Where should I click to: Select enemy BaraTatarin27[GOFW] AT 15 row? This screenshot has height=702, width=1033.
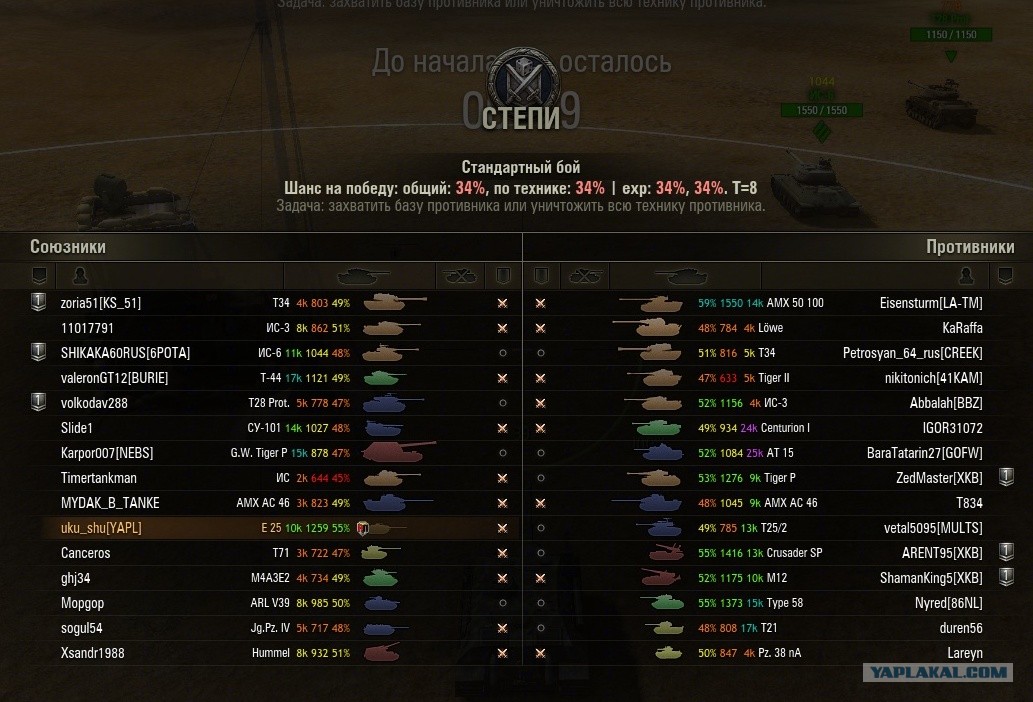click(x=924, y=453)
